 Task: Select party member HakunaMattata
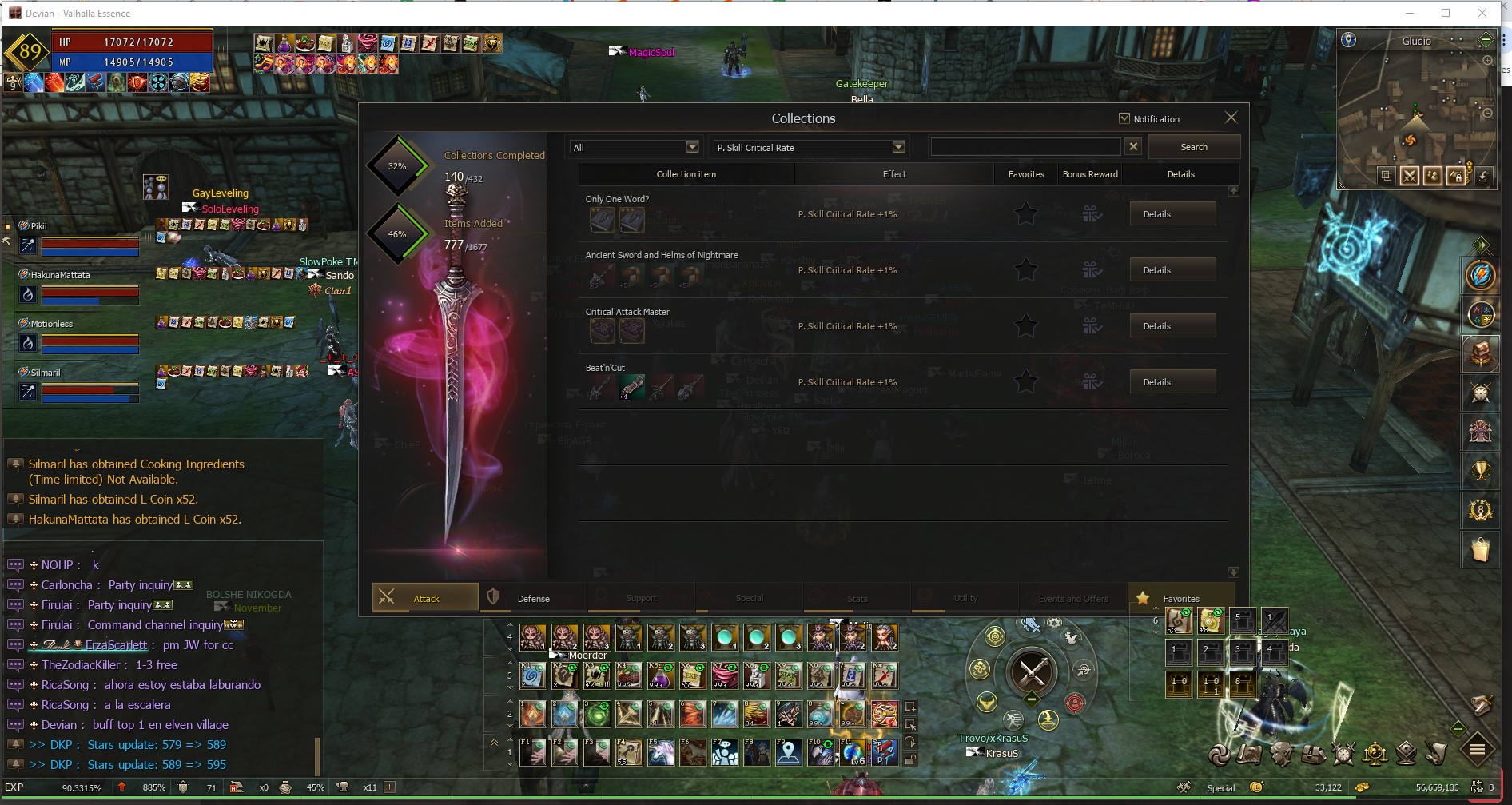point(60,275)
